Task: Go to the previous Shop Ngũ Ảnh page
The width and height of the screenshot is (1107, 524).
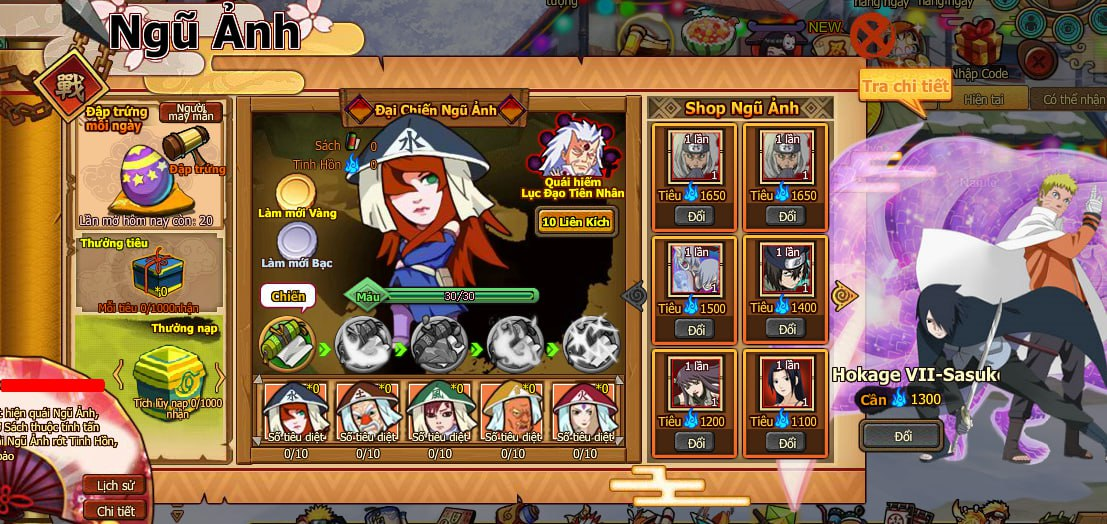Action: coord(635,295)
